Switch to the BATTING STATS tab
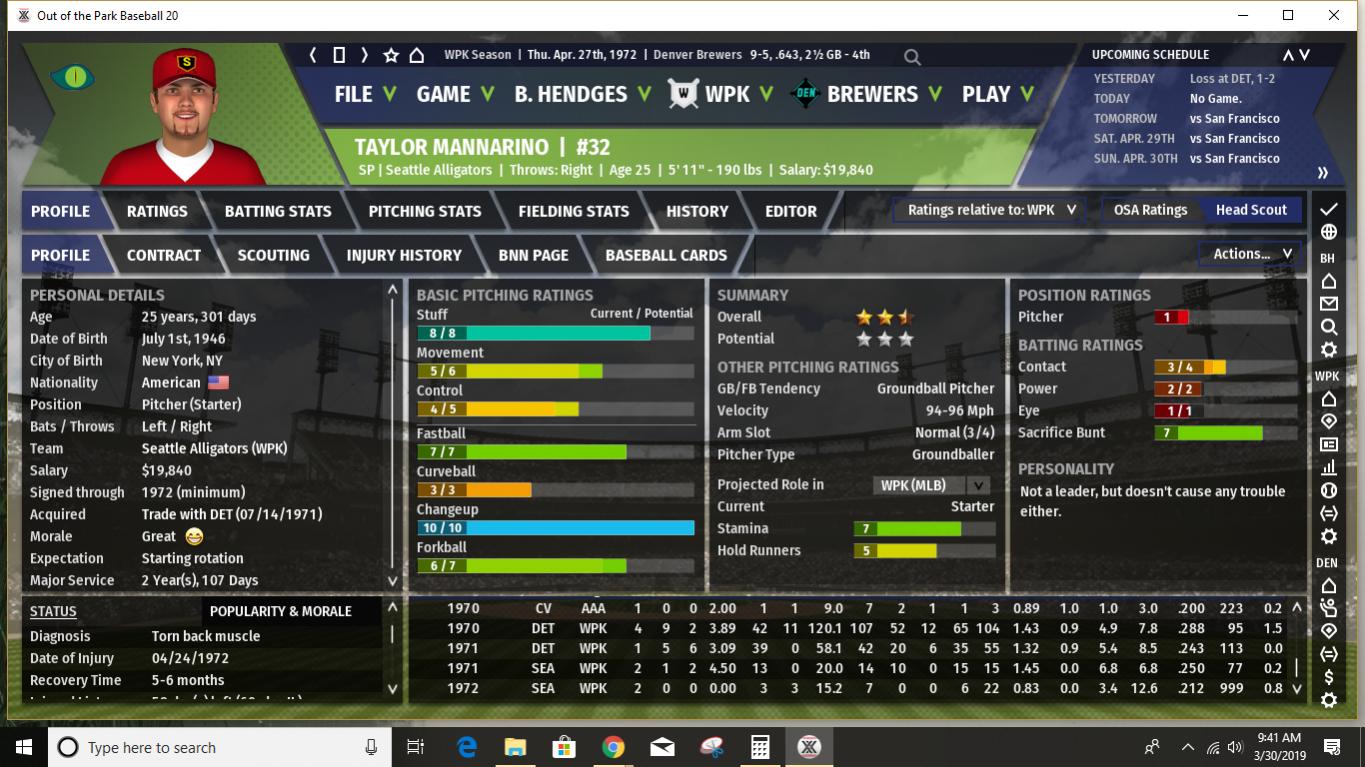The width and height of the screenshot is (1365, 767). coord(278,211)
